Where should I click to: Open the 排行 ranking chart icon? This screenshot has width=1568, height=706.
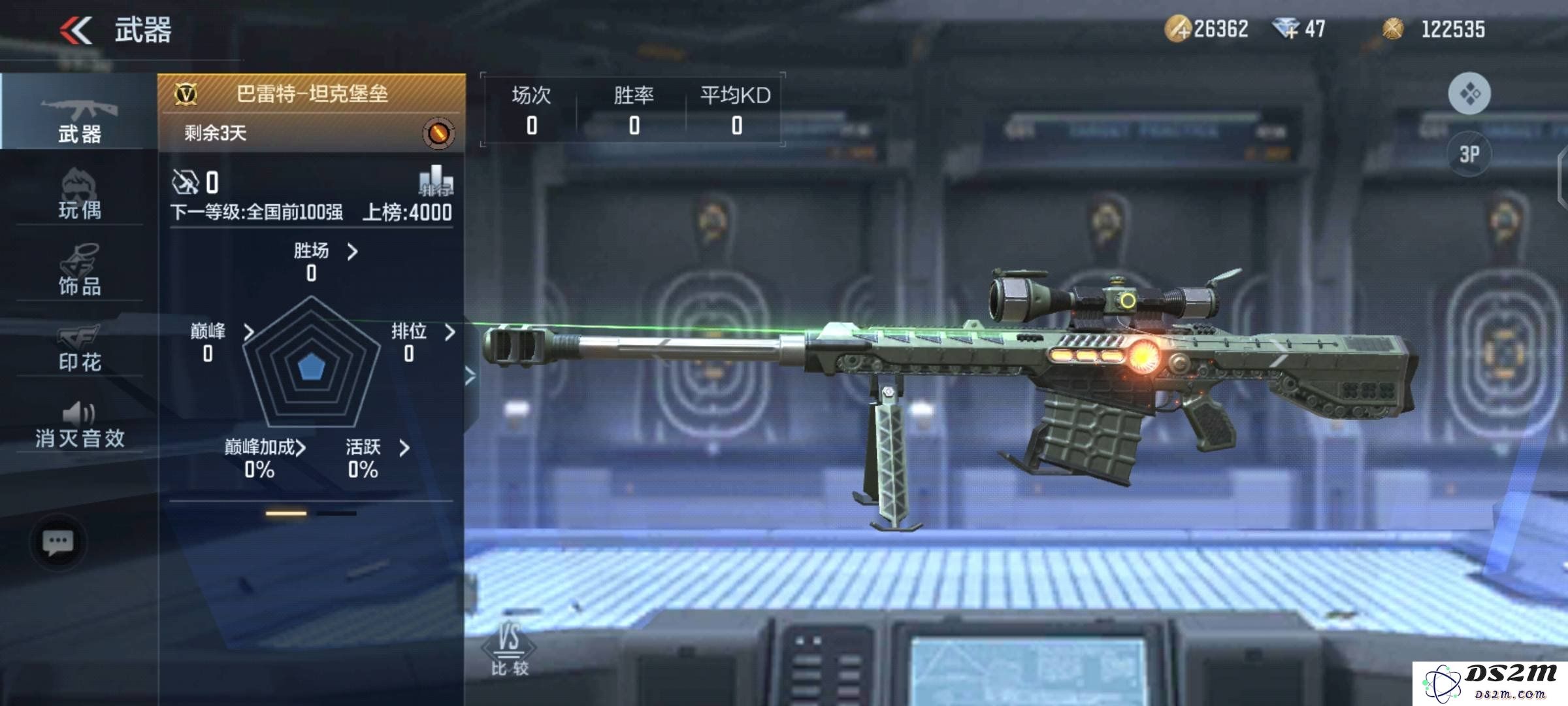coord(436,182)
